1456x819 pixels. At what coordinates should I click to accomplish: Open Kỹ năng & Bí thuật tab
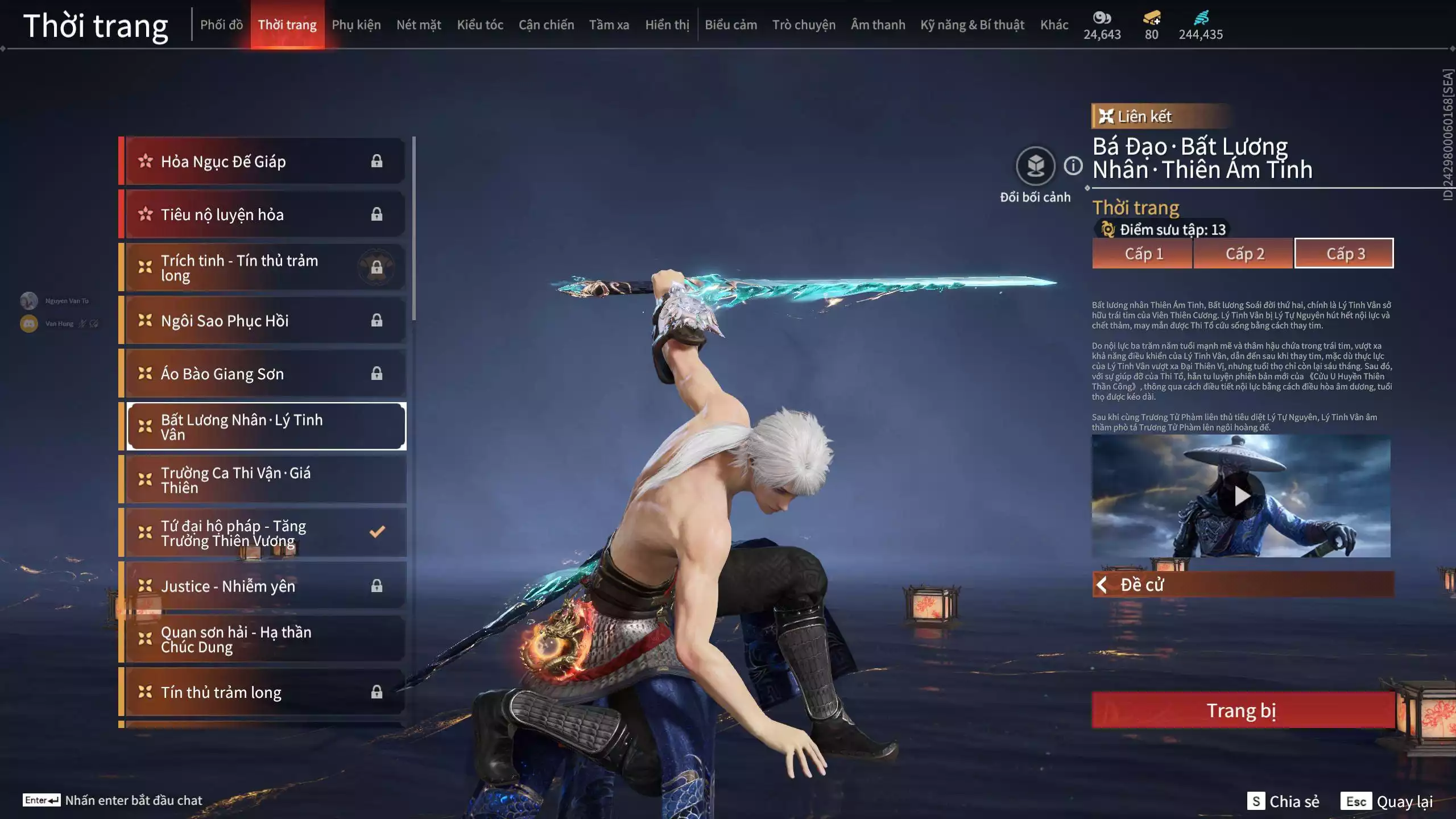(x=972, y=25)
